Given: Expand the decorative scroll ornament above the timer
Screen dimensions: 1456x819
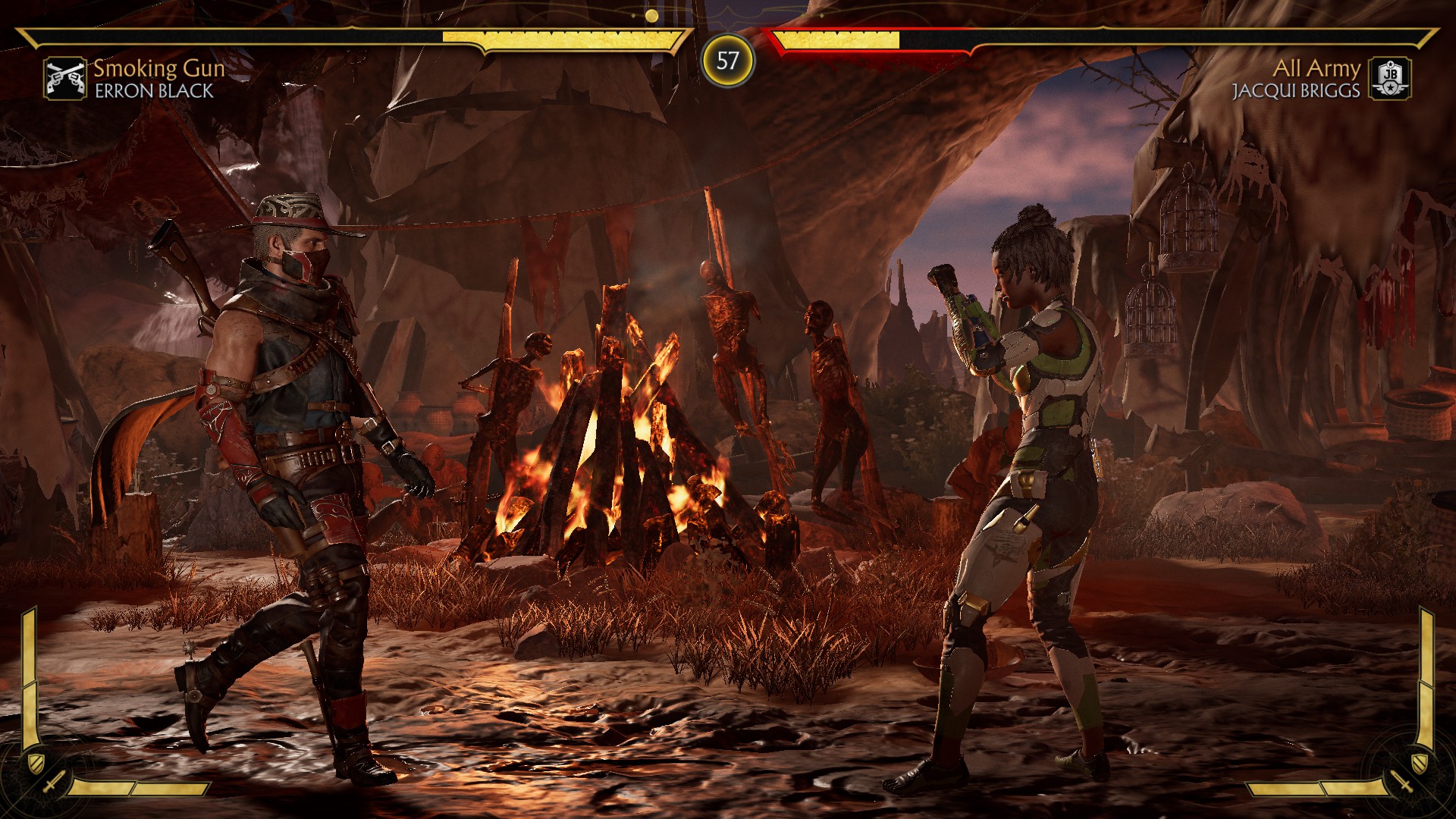Looking at the screenshot, I should pyautogui.click(x=728, y=9).
